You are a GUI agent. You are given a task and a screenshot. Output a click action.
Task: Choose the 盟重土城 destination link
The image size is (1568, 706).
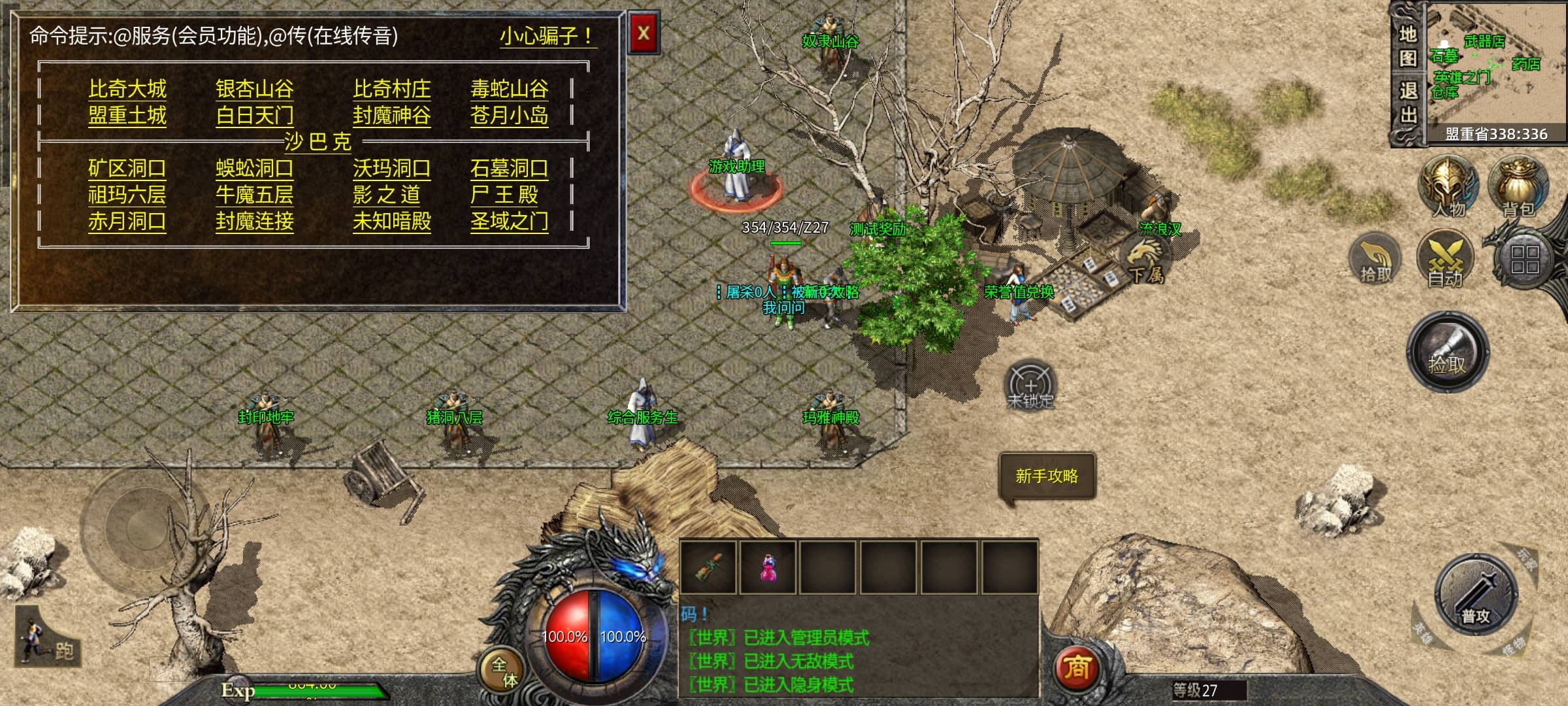click(127, 116)
